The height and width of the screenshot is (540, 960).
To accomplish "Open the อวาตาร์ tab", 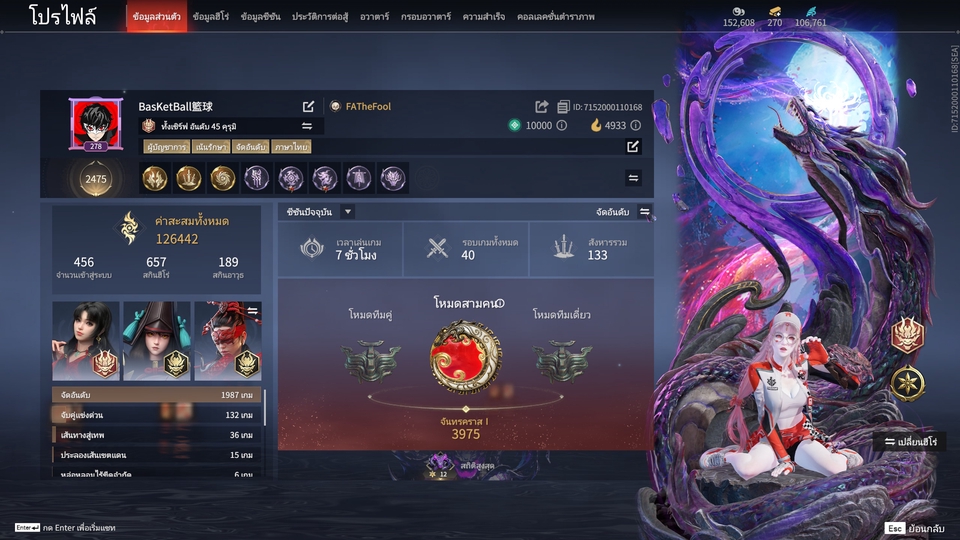I will point(374,17).
